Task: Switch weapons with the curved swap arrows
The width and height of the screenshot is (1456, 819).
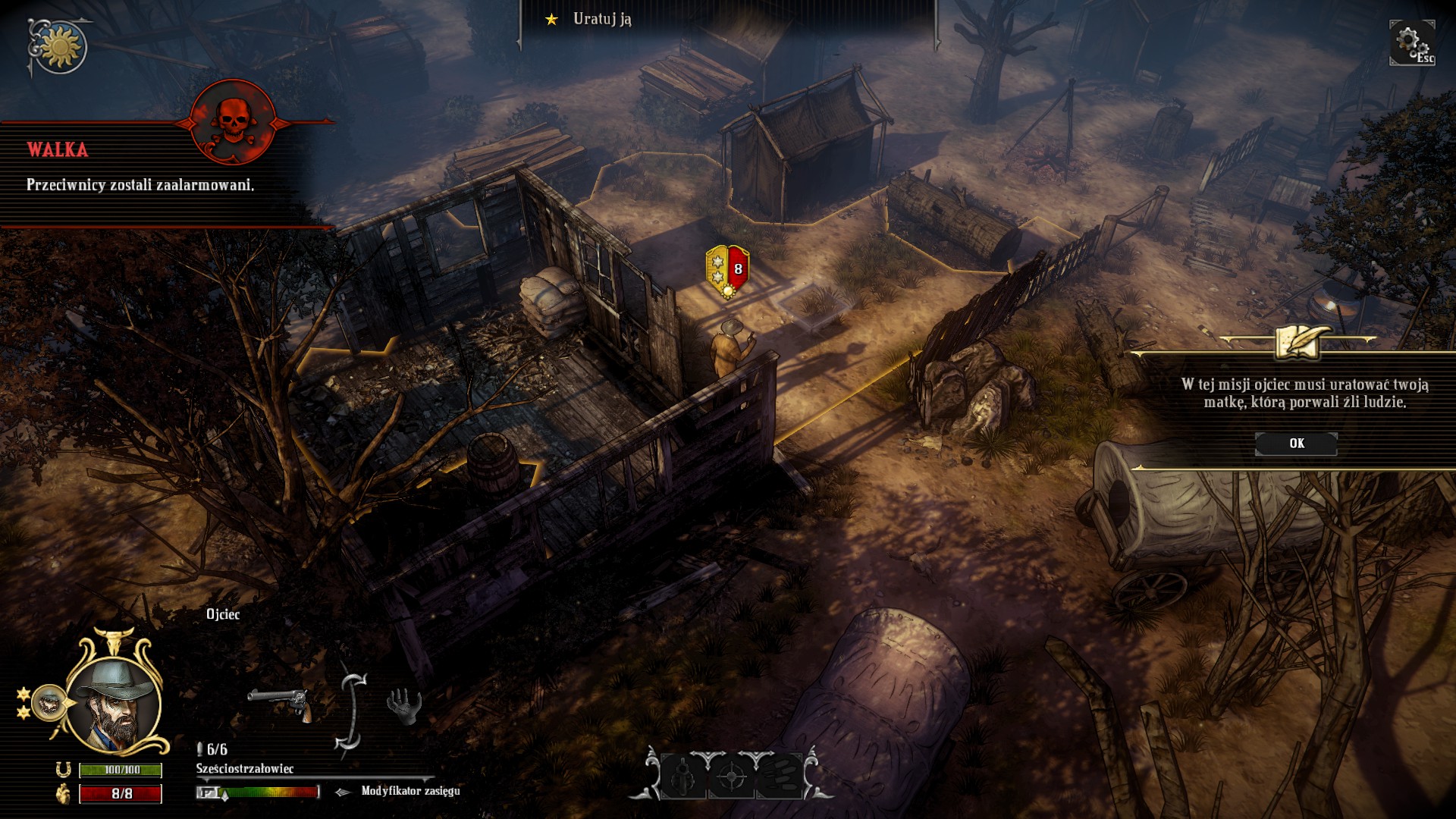Action: pos(350,711)
